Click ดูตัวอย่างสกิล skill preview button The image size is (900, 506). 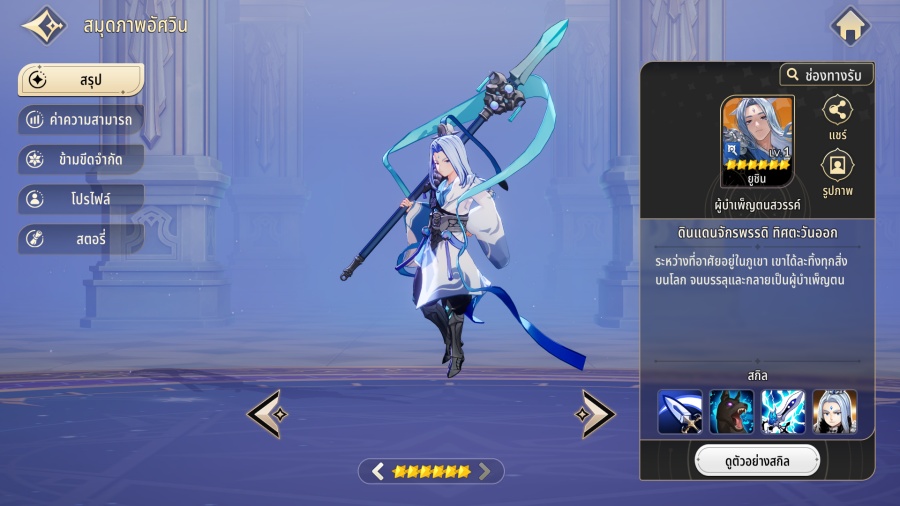coord(757,460)
